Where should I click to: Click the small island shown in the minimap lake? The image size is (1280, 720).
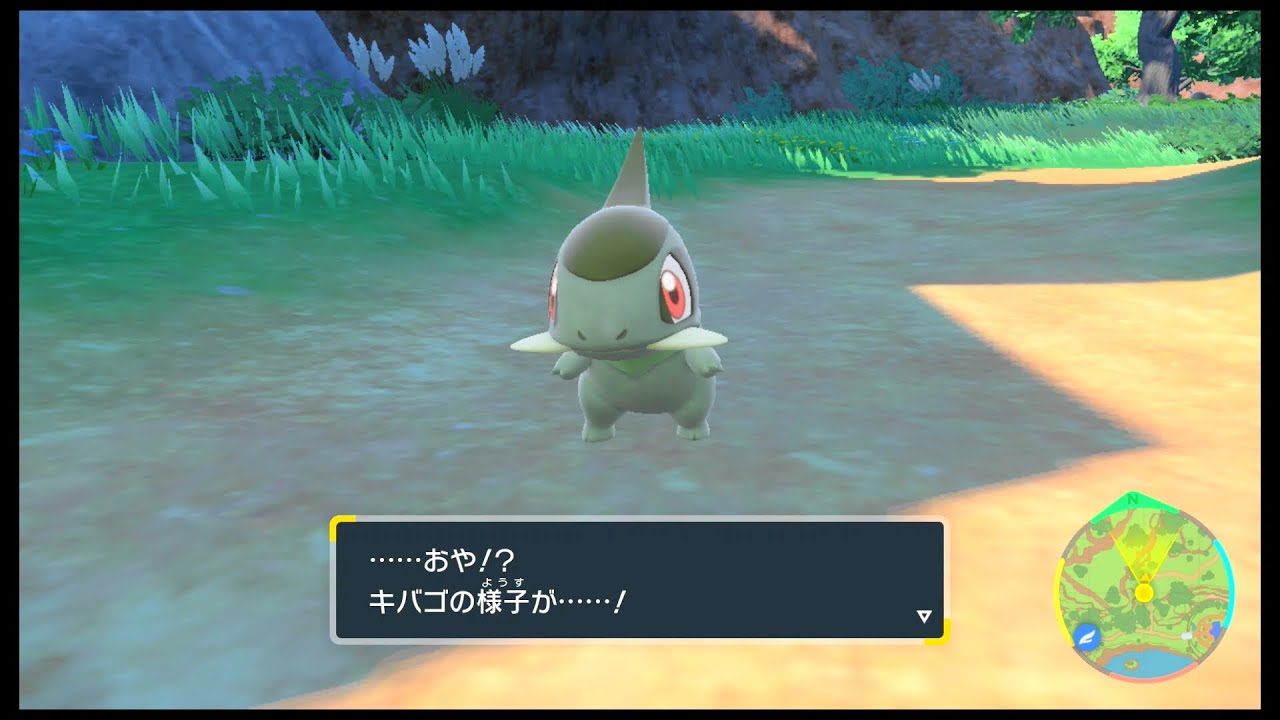1130,663
